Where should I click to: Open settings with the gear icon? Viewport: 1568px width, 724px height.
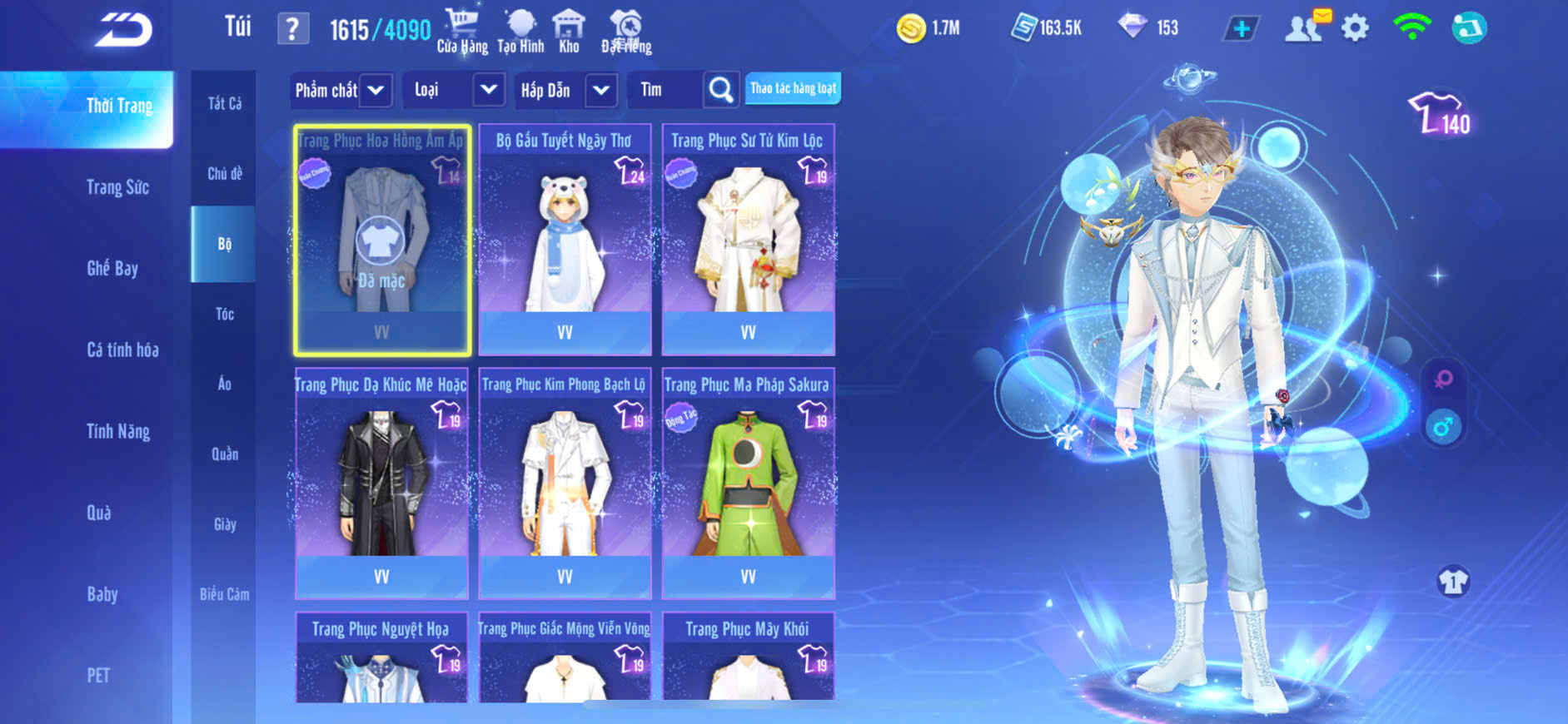point(1355,28)
